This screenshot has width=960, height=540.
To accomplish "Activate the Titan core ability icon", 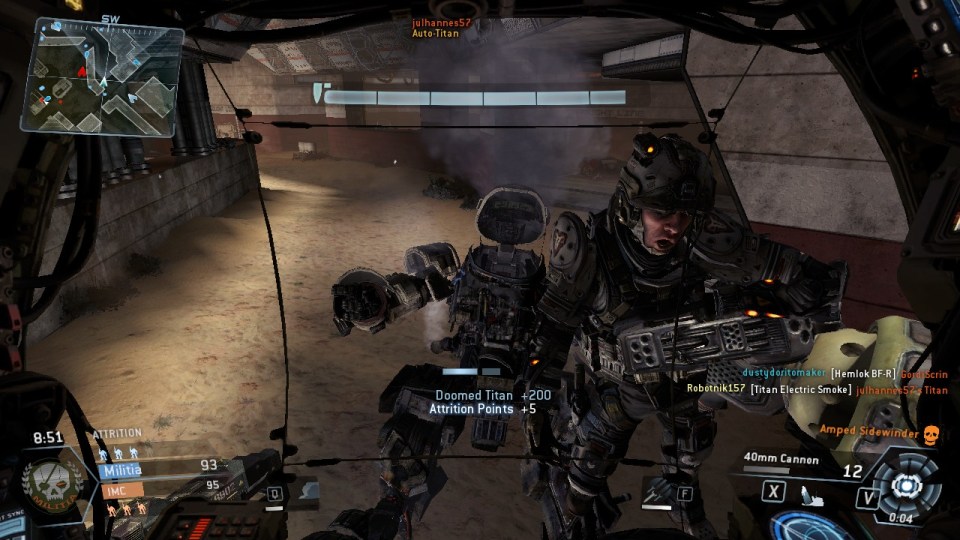I will tap(907, 484).
